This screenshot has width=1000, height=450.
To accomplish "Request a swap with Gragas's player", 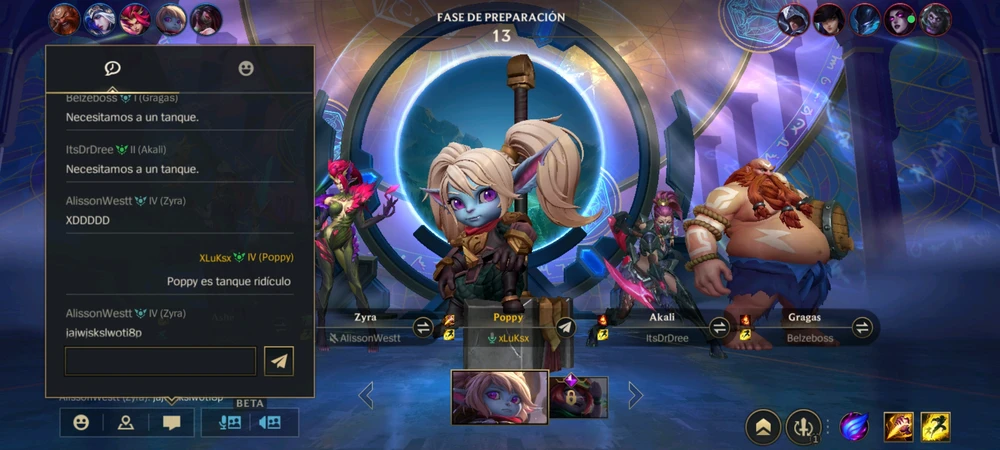I will tap(862, 327).
